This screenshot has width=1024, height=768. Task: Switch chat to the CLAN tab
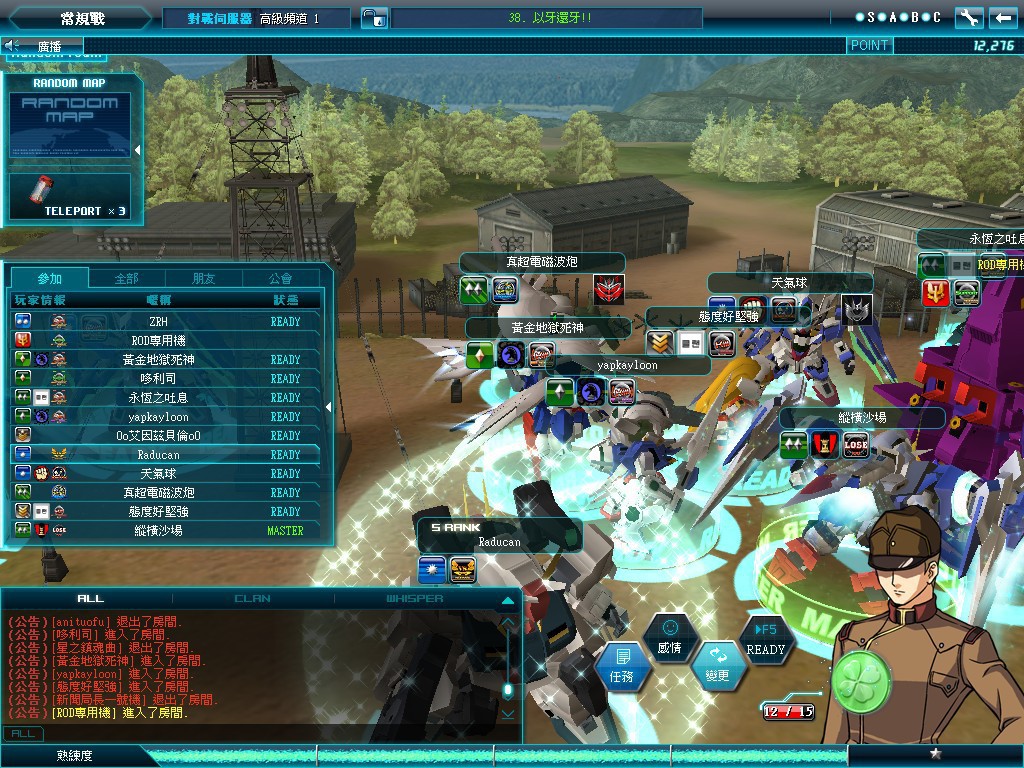coord(252,598)
